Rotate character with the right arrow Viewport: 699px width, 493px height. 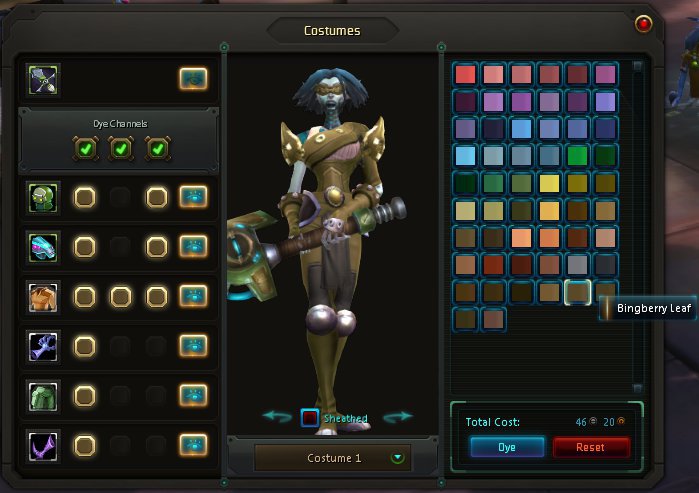pos(397,416)
